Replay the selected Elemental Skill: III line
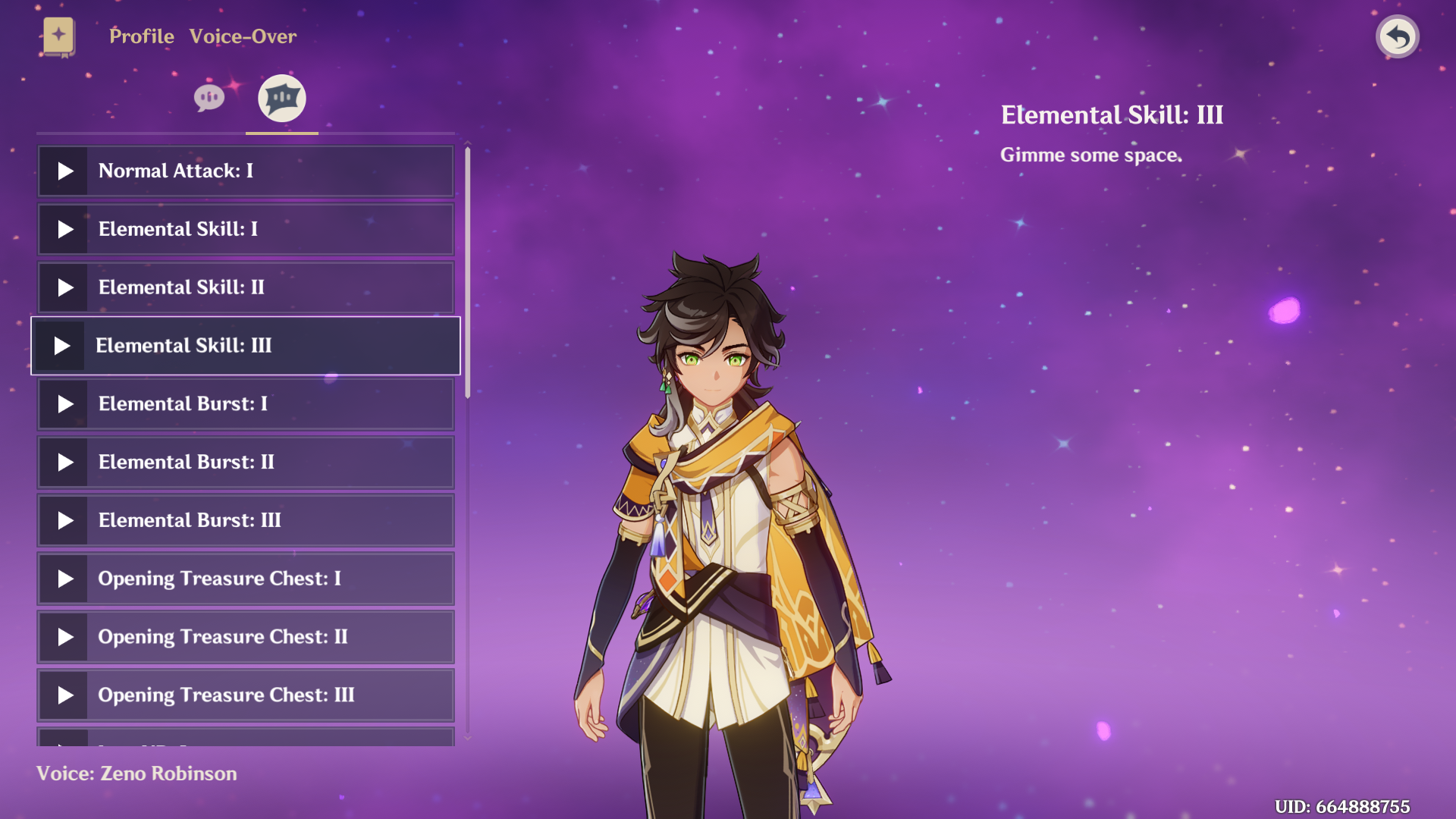Viewport: 1456px width, 819px height. point(62,346)
